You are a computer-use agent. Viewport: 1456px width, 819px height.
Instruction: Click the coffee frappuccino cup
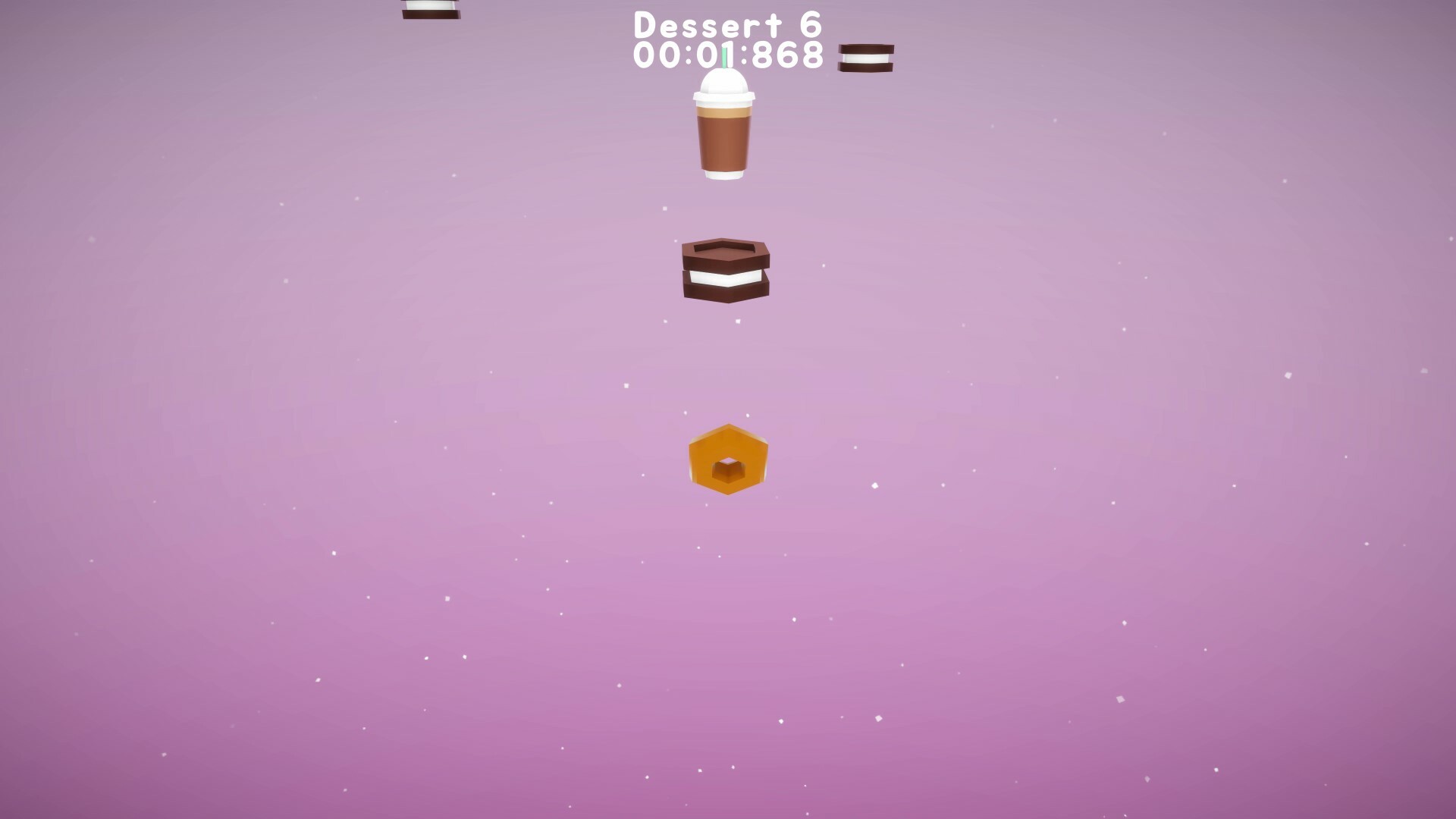pos(723,129)
